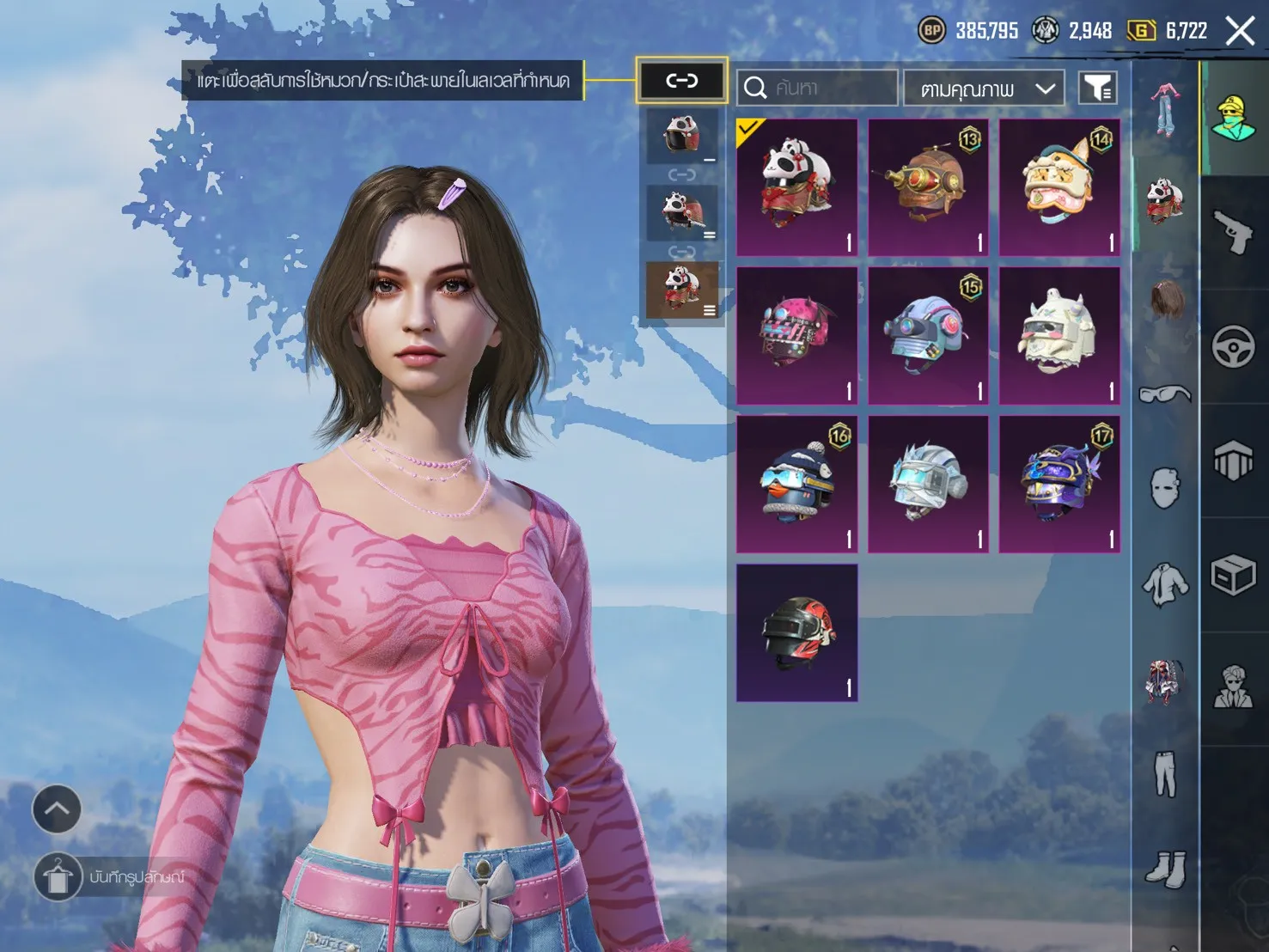This screenshot has height=952, width=1269.
Task: Choose the white horned creature helmet
Action: pyautogui.click(x=1059, y=335)
